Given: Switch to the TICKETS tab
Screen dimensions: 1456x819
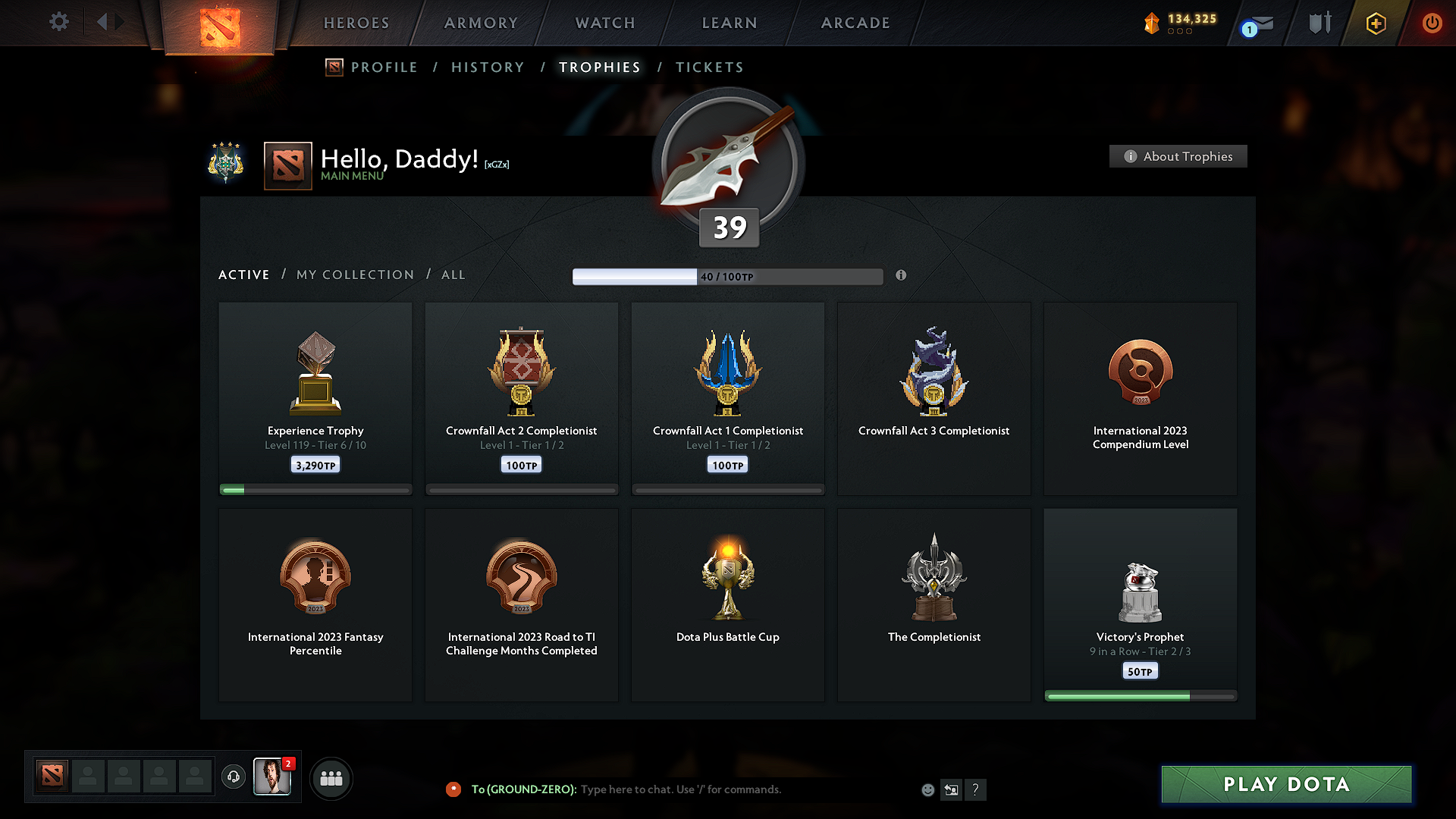Looking at the screenshot, I should click(x=708, y=67).
